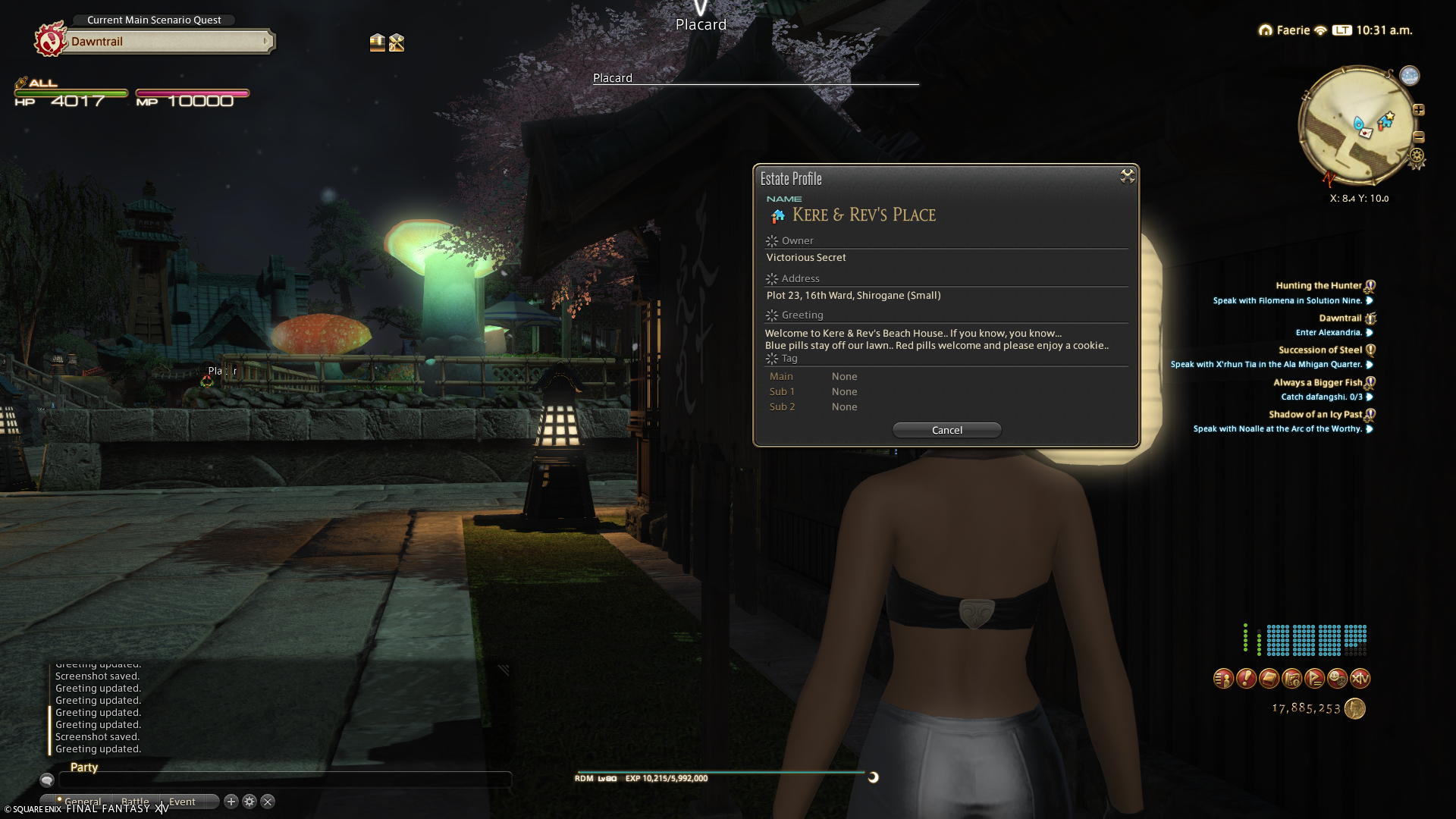Select Succession of Steel quest entry

click(1319, 350)
